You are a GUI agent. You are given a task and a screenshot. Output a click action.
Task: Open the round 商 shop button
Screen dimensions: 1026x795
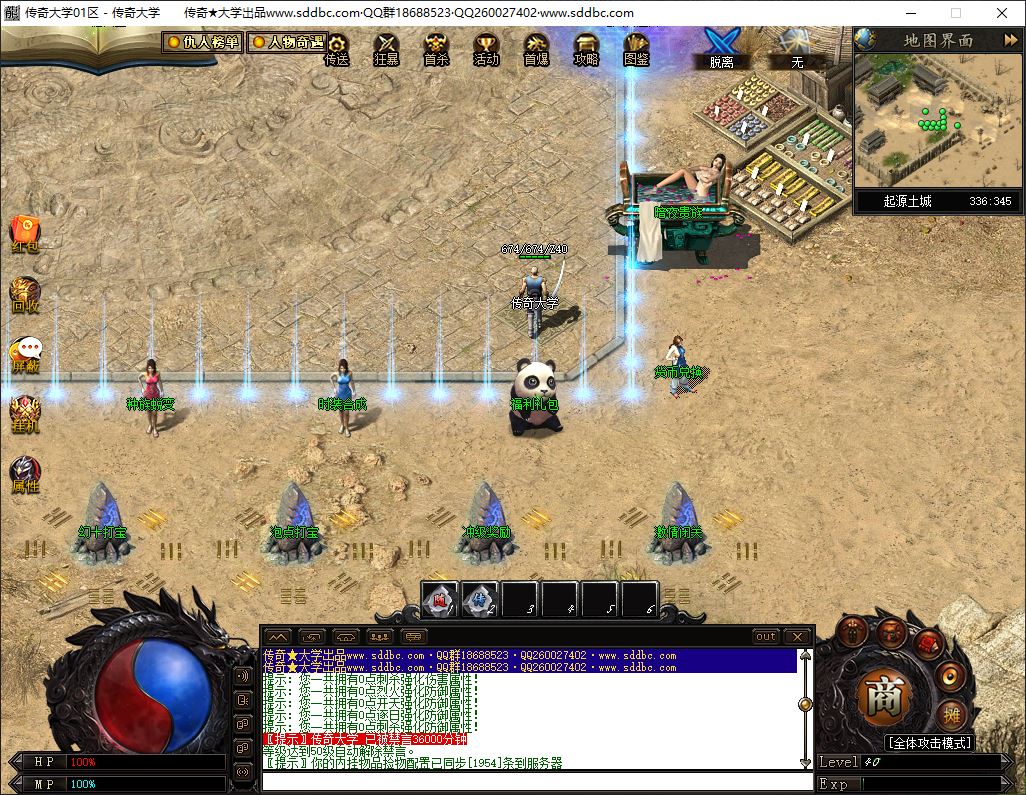tap(883, 696)
